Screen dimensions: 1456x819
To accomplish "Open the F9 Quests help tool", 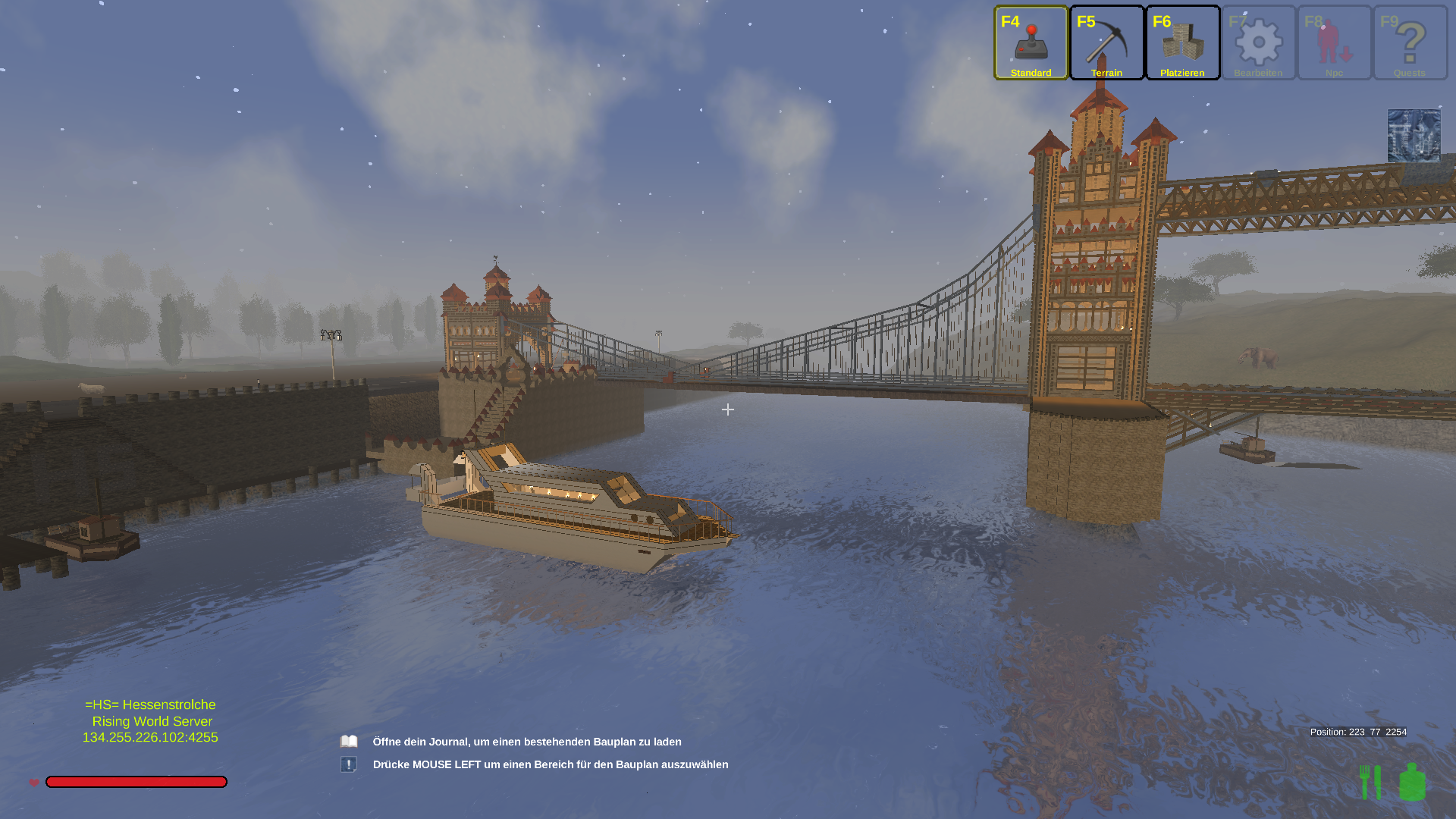I will click(x=1410, y=43).
